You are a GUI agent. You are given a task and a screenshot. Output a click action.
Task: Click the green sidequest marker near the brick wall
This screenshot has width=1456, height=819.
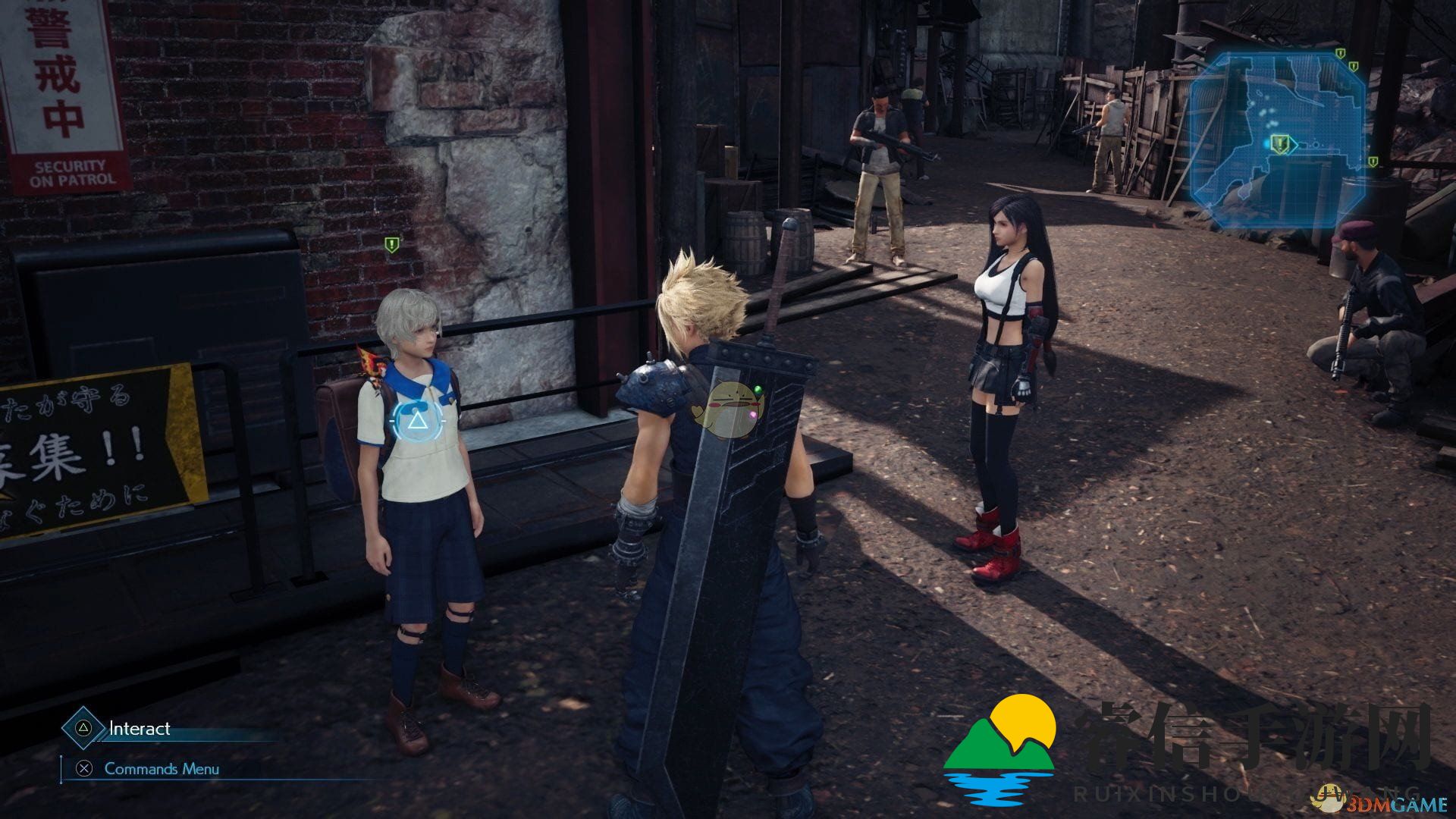[391, 244]
